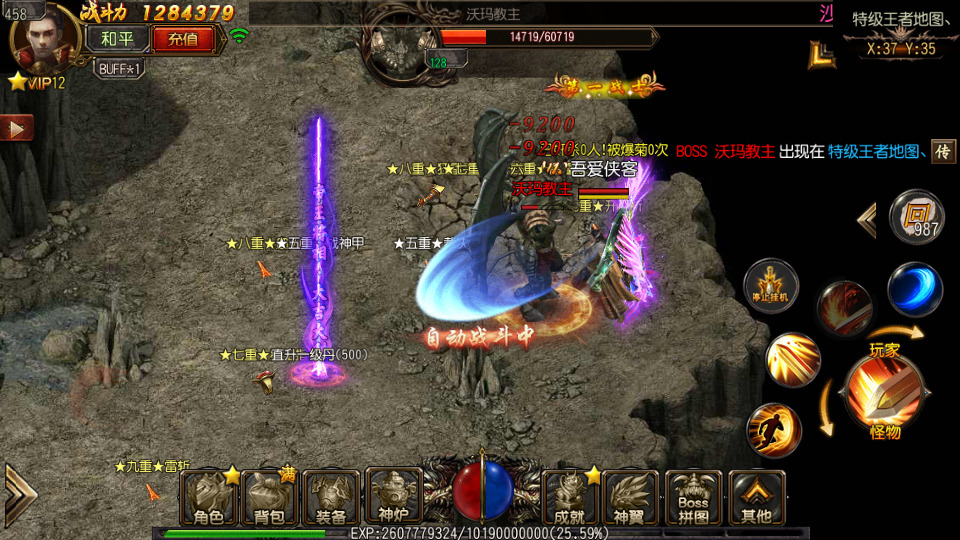Open the VIP12 privileges badge
Screen dimensions: 960x540
point(38,83)
